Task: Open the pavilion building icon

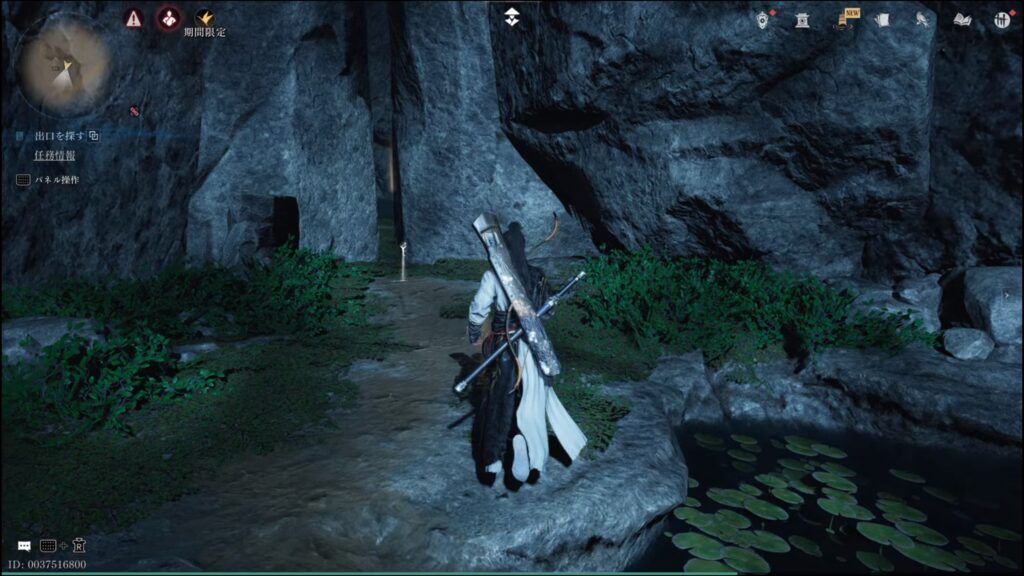Action: tap(802, 19)
